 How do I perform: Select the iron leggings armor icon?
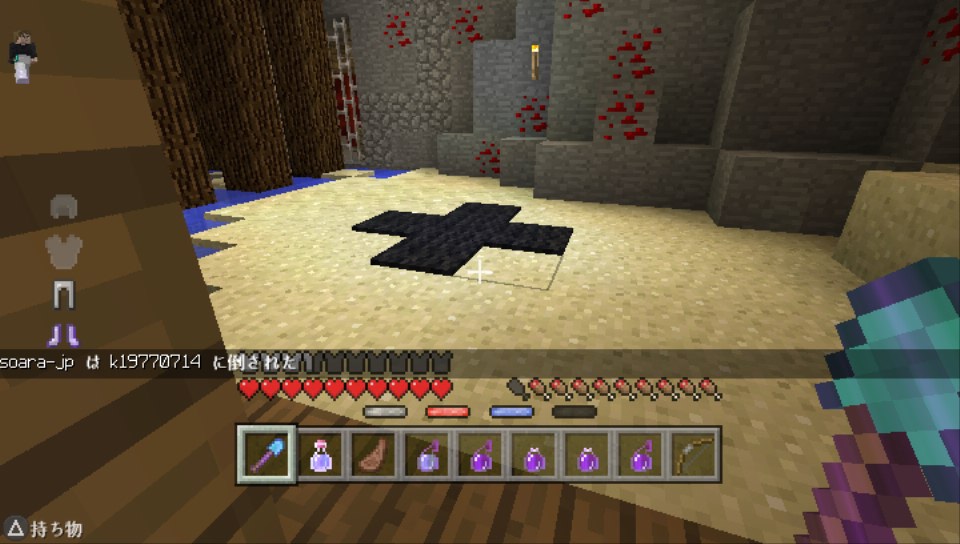64,294
